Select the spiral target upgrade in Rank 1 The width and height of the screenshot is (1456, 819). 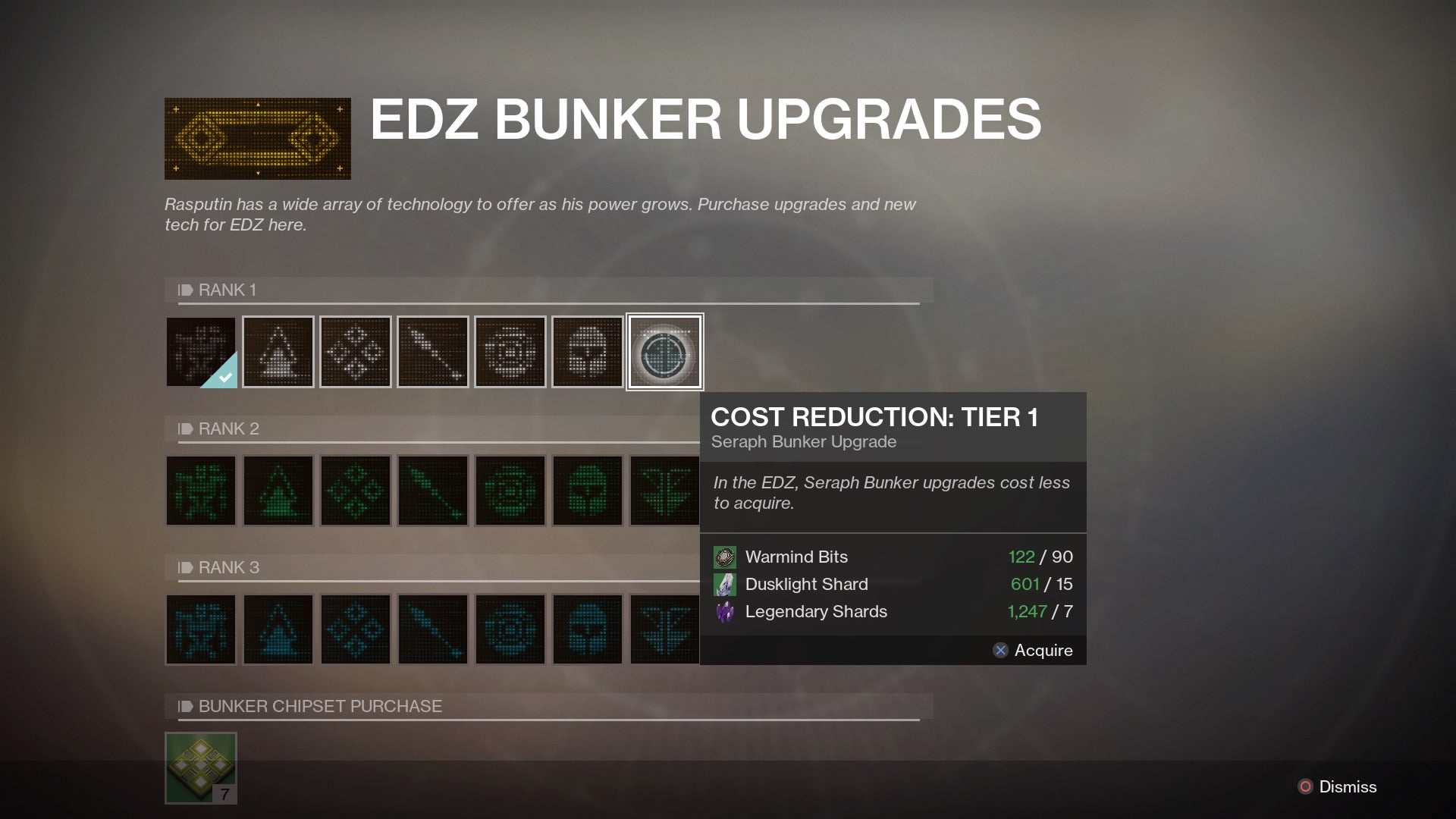pyautogui.click(x=510, y=351)
